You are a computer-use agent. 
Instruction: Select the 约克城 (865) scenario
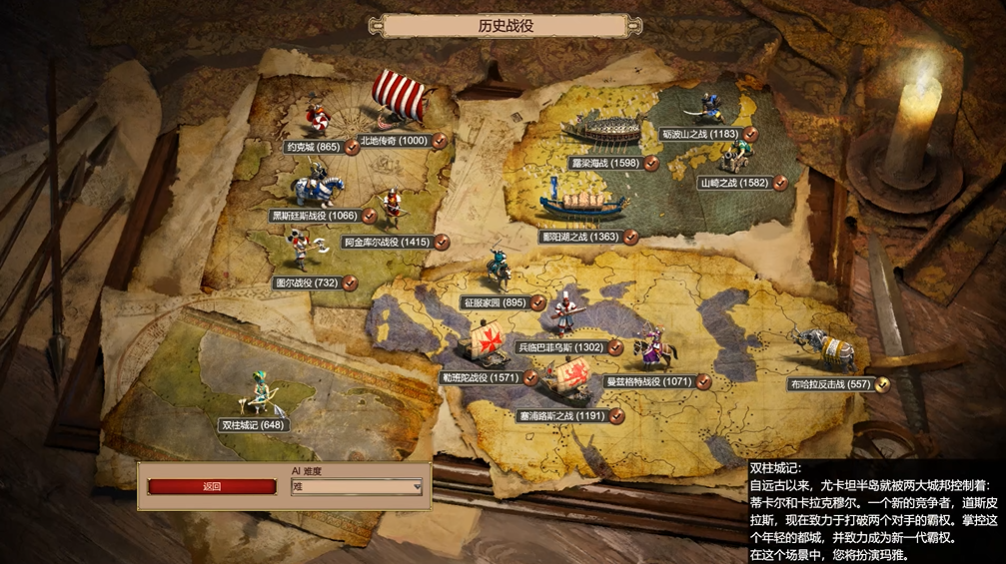click(301, 147)
